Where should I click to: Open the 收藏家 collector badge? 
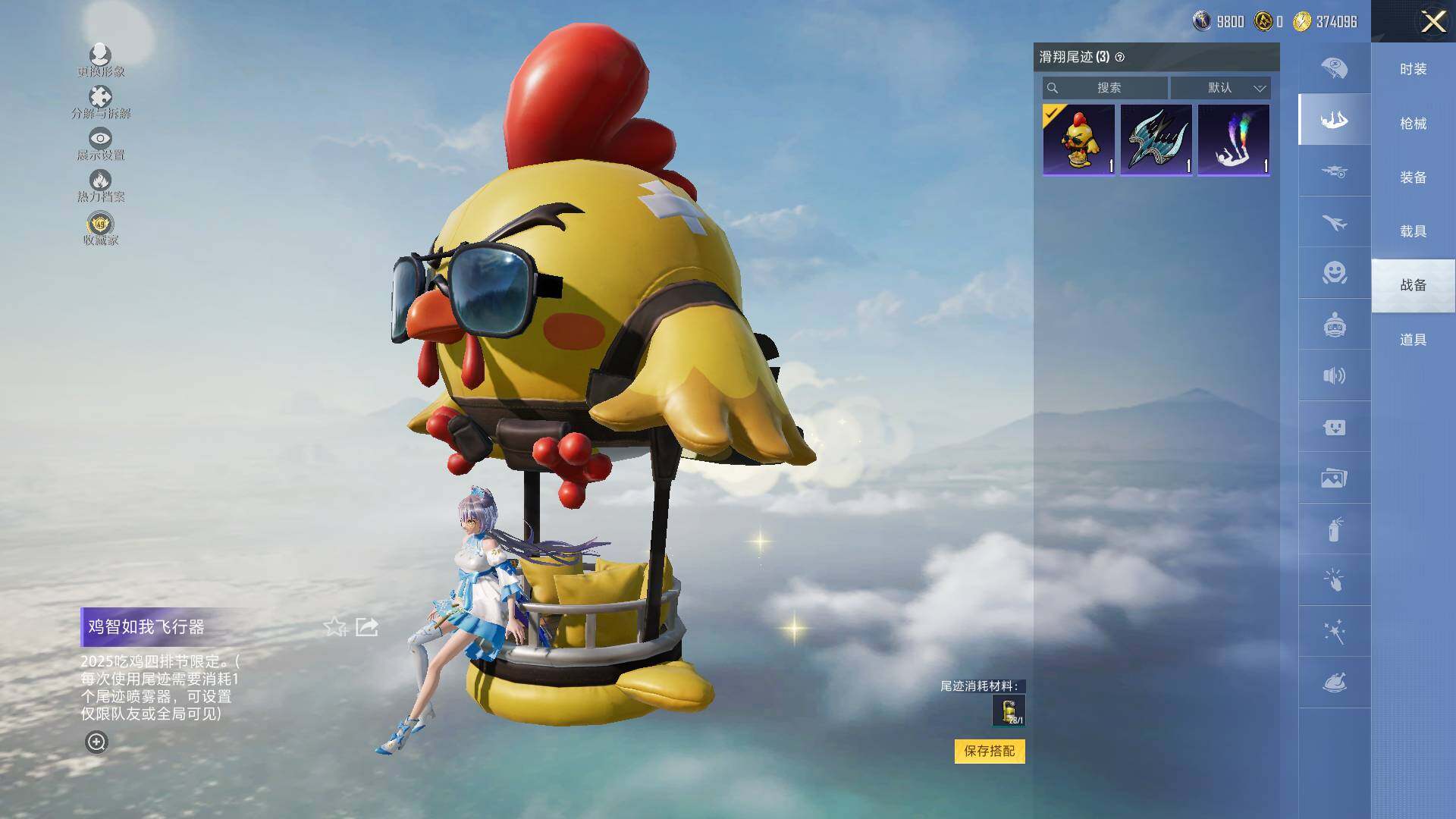[100, 228]
